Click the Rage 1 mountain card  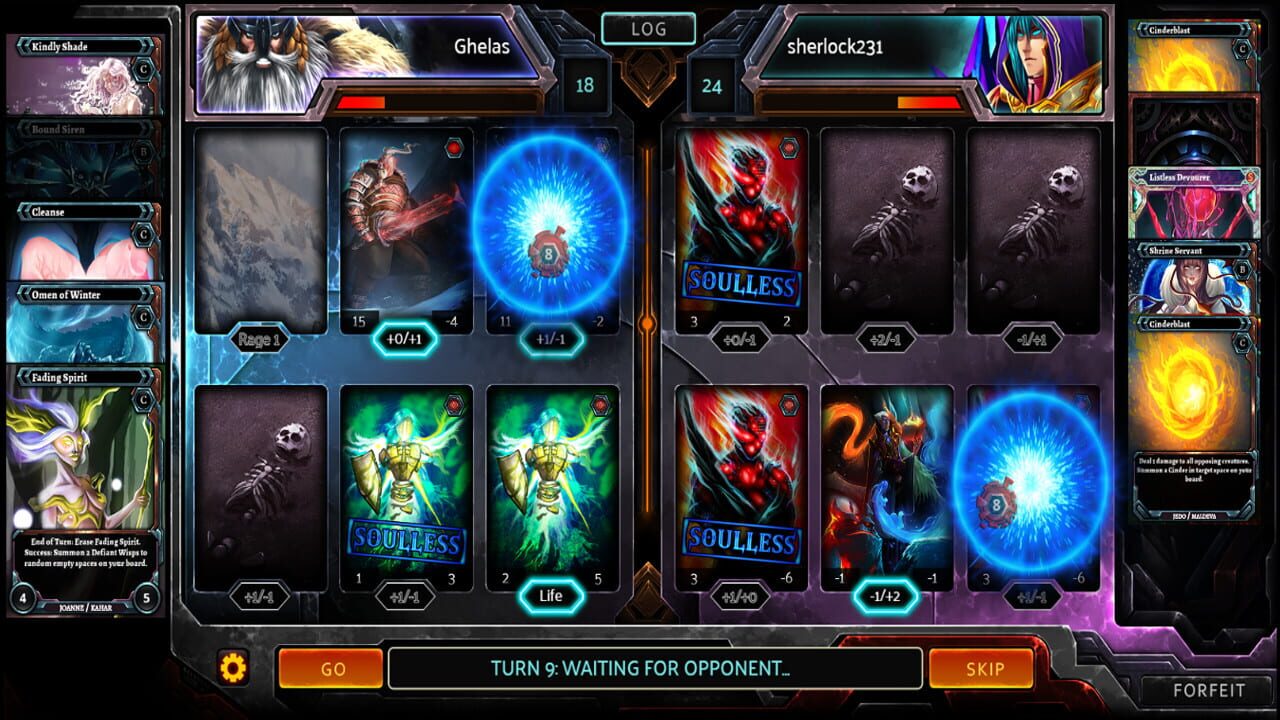click(260, 230)
